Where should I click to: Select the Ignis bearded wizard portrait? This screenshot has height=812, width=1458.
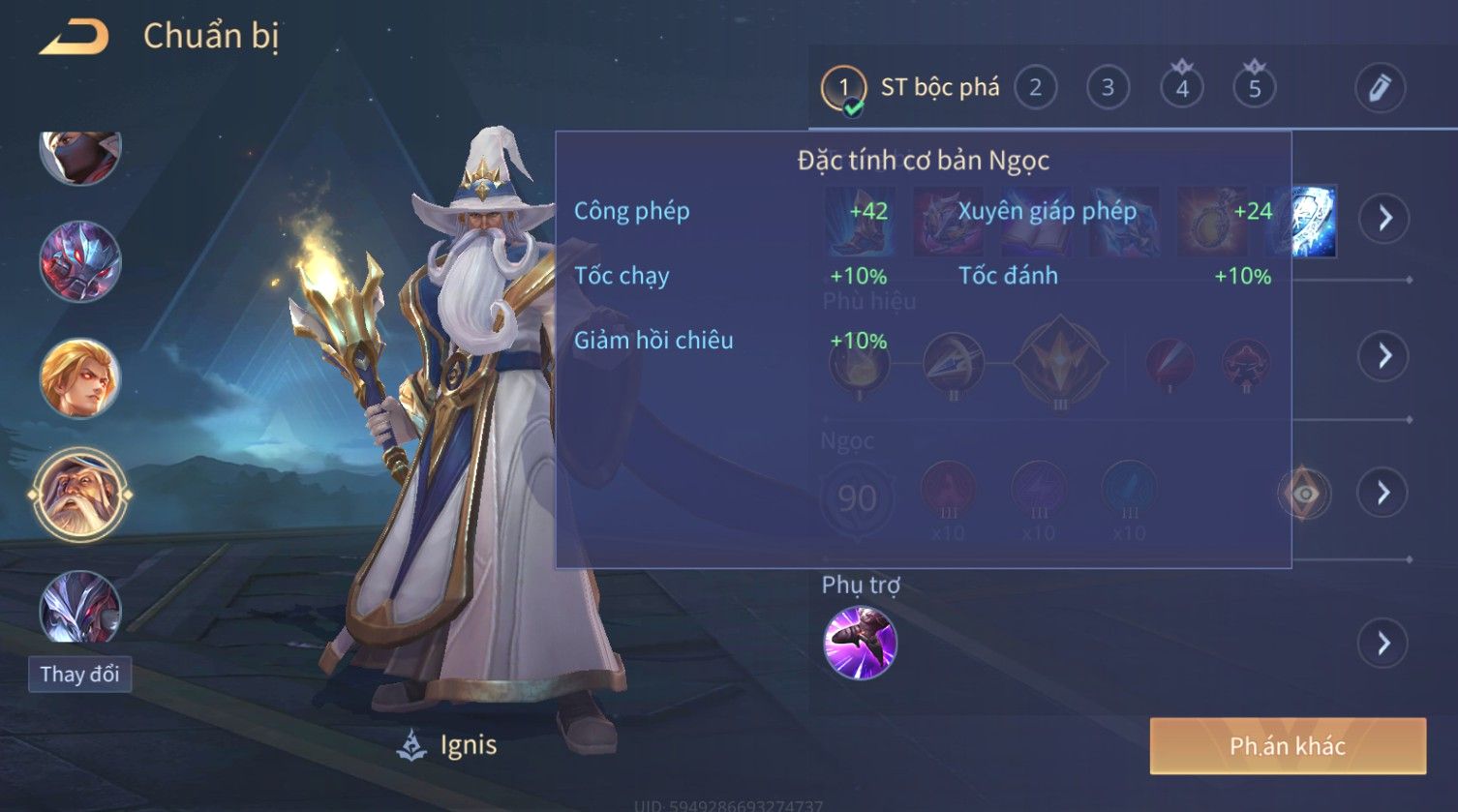point(80,496)
